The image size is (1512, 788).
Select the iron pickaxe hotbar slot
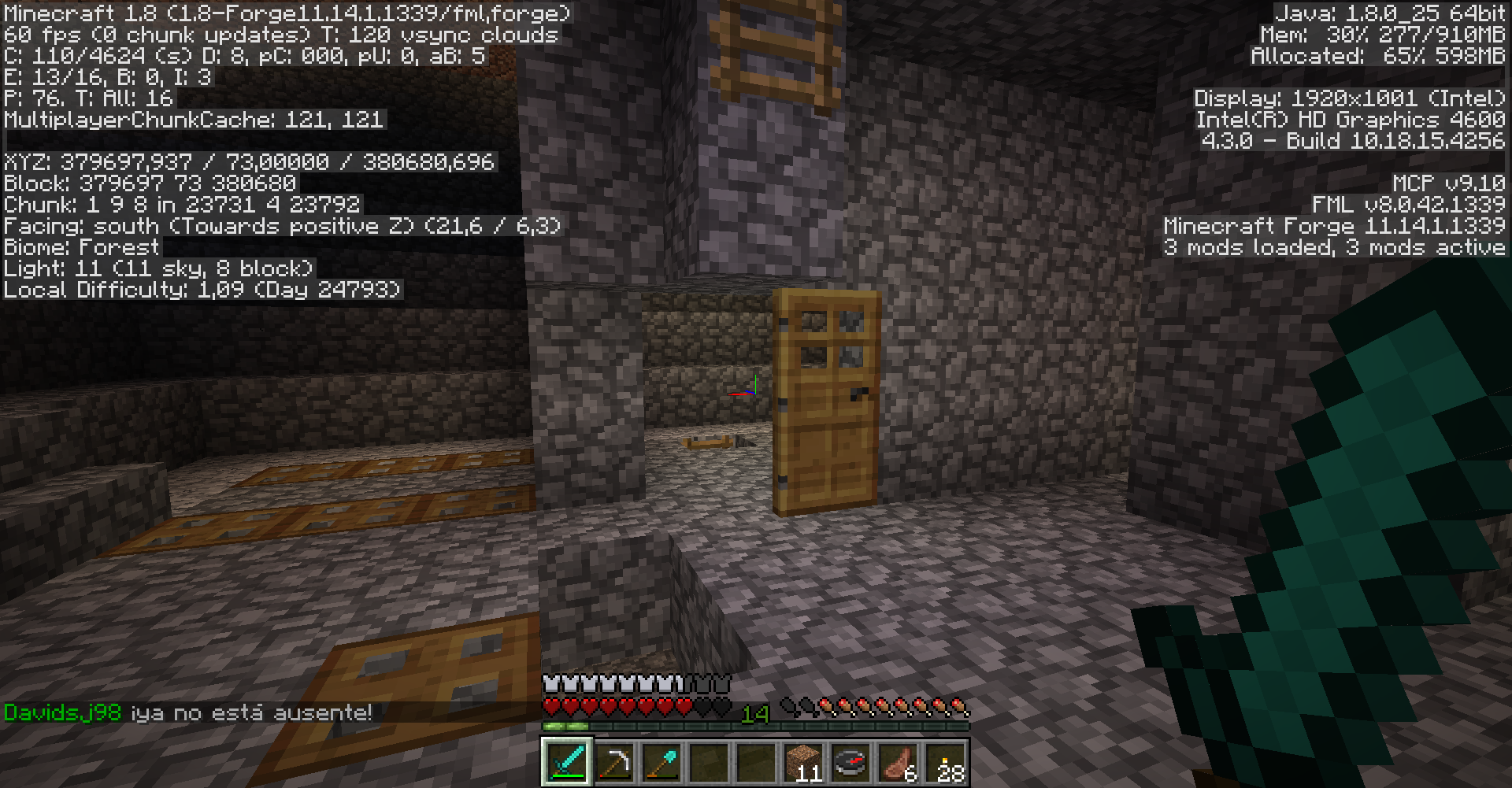tap(614, 762)
